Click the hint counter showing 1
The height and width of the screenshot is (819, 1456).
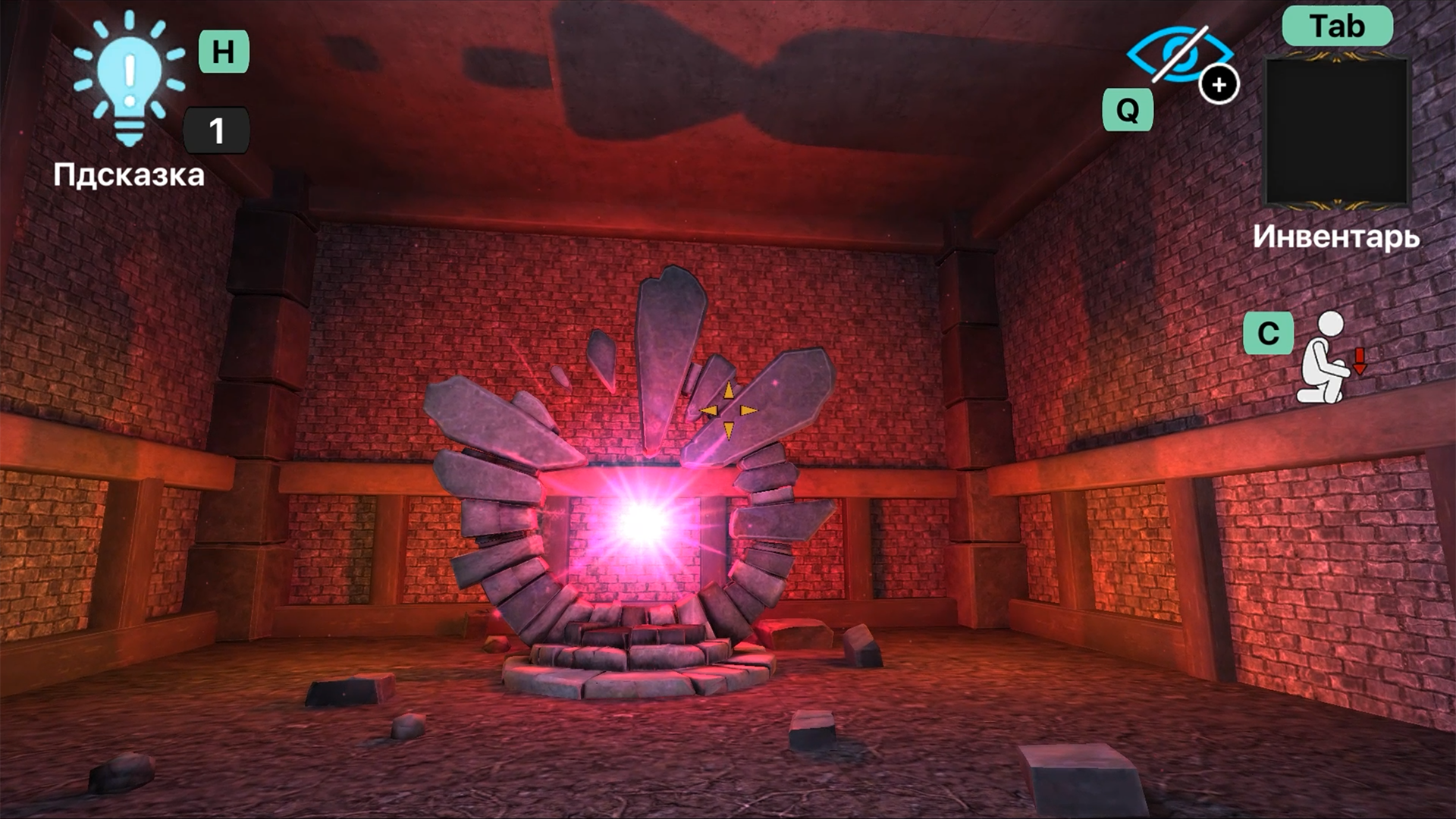tap(217, 129)
